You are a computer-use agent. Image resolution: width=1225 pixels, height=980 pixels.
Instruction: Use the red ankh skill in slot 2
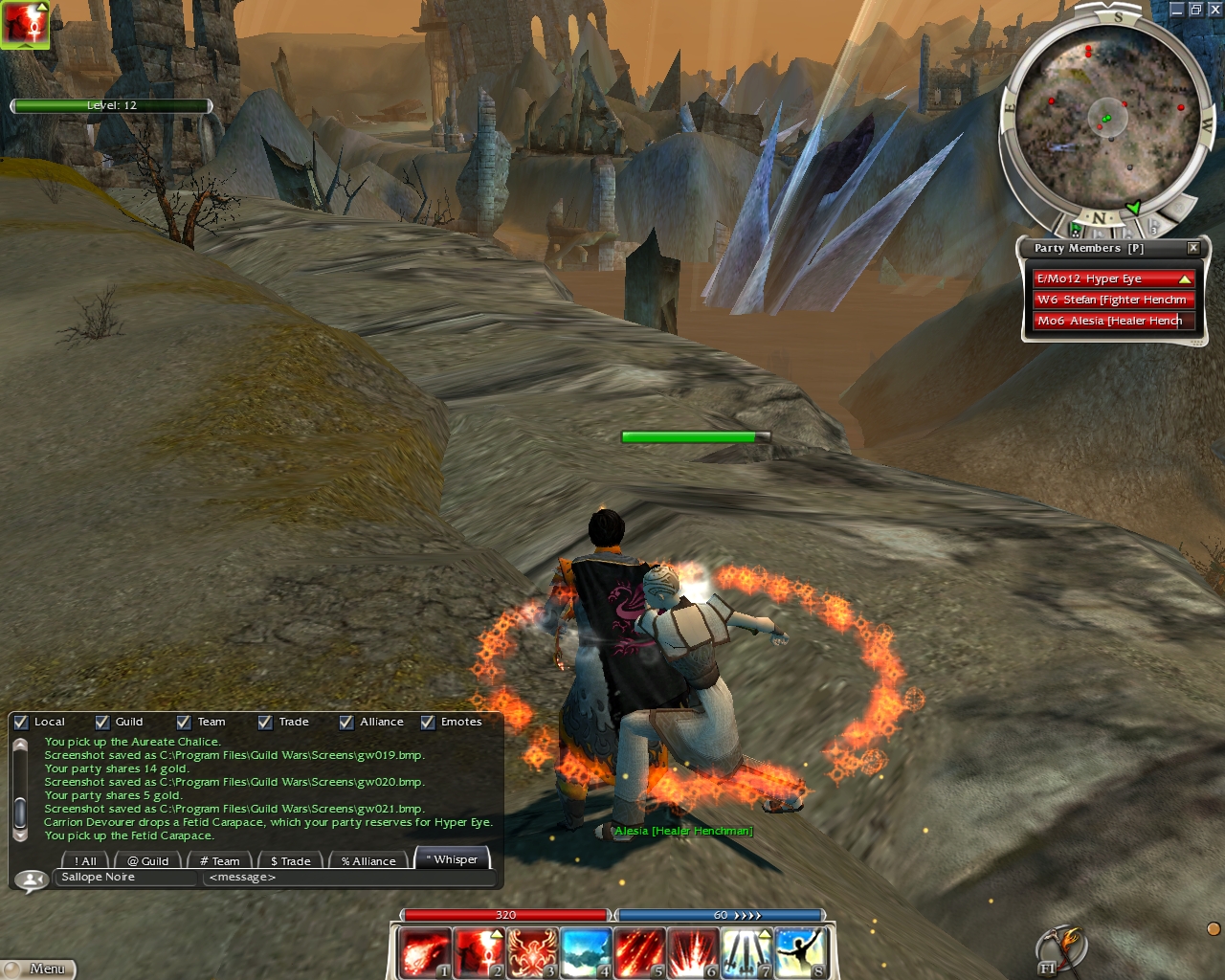click(478, 953)
